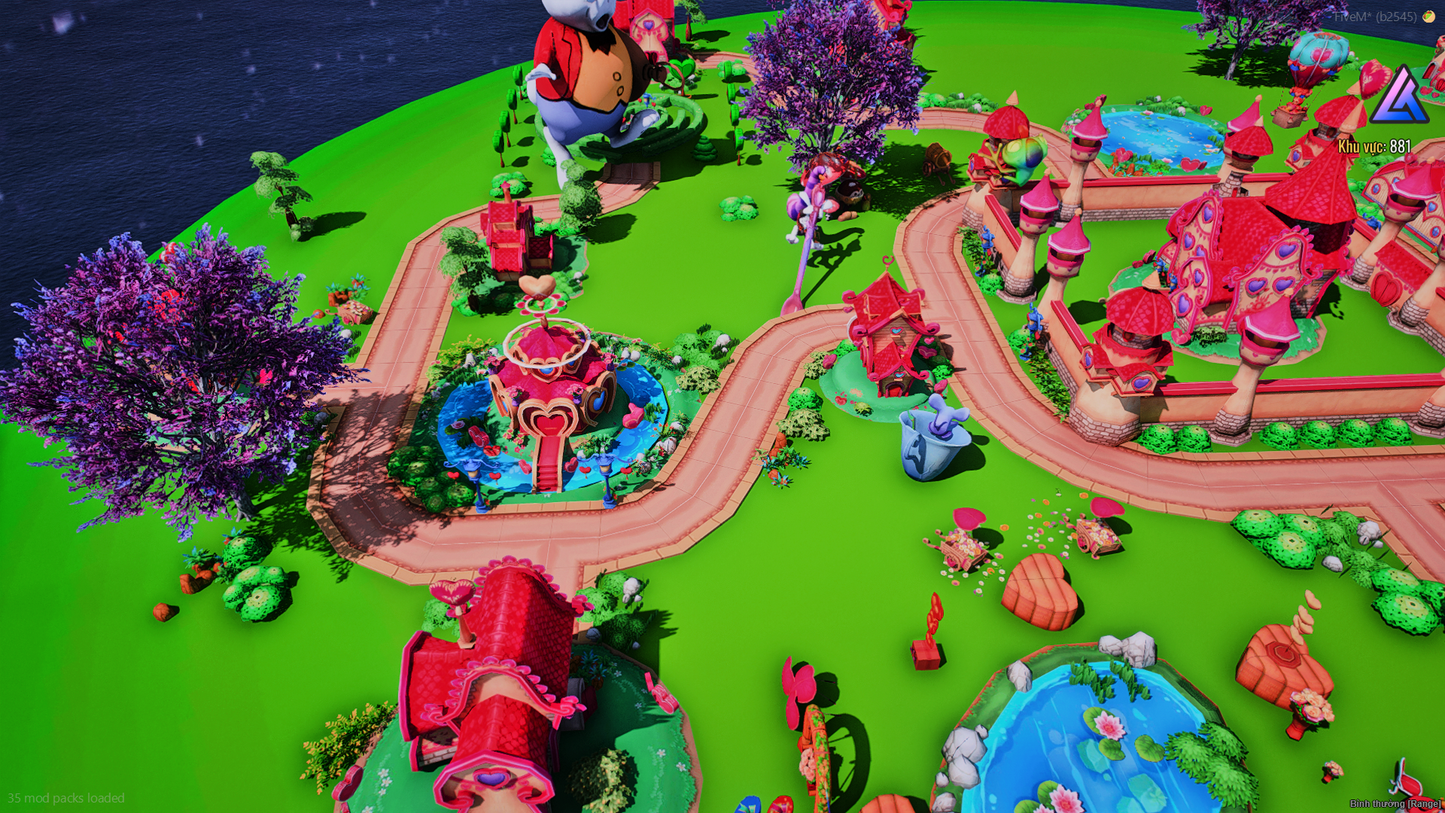Click the heart-shaped rock near the pond
Screen dimensions: 1445x813
1040,590
